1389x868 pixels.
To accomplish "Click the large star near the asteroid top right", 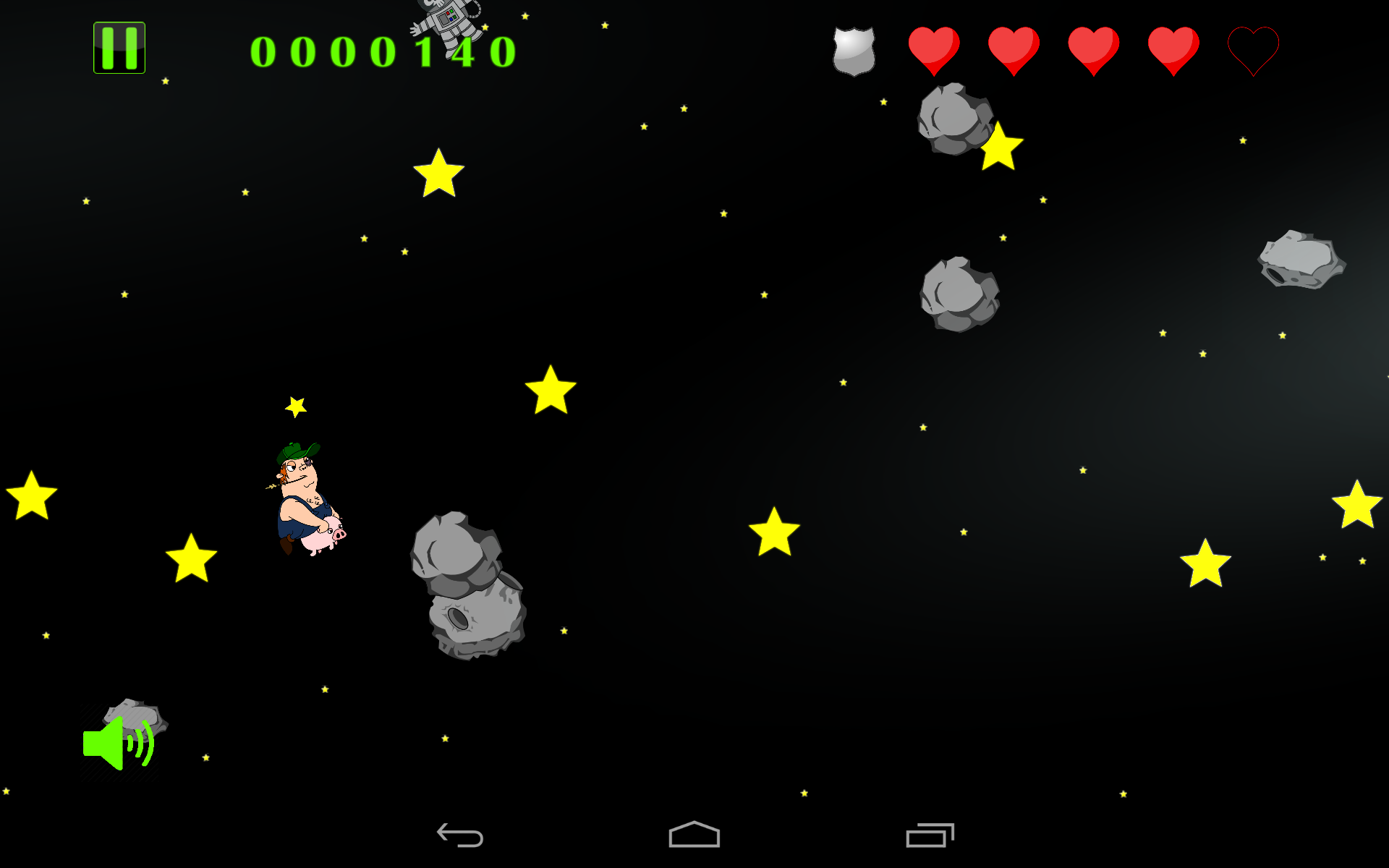I will 1000,150.
